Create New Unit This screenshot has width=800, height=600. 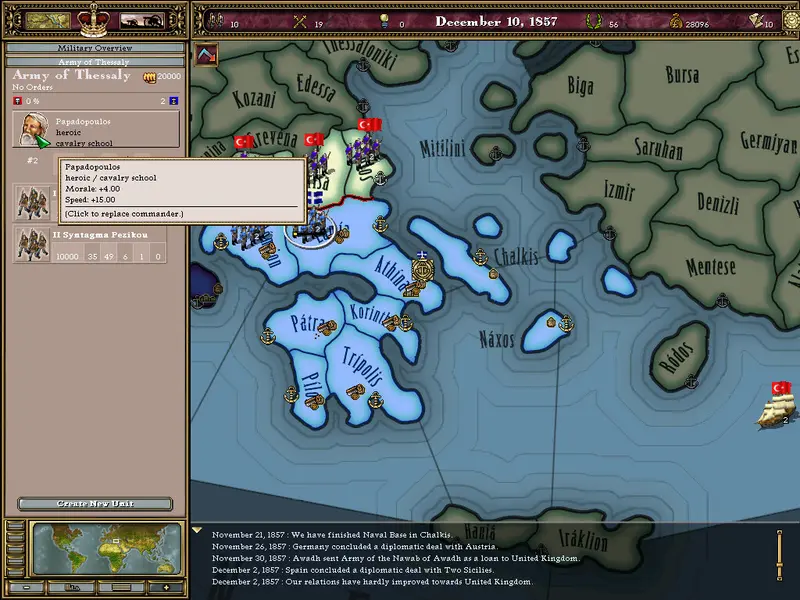point(95,504)
